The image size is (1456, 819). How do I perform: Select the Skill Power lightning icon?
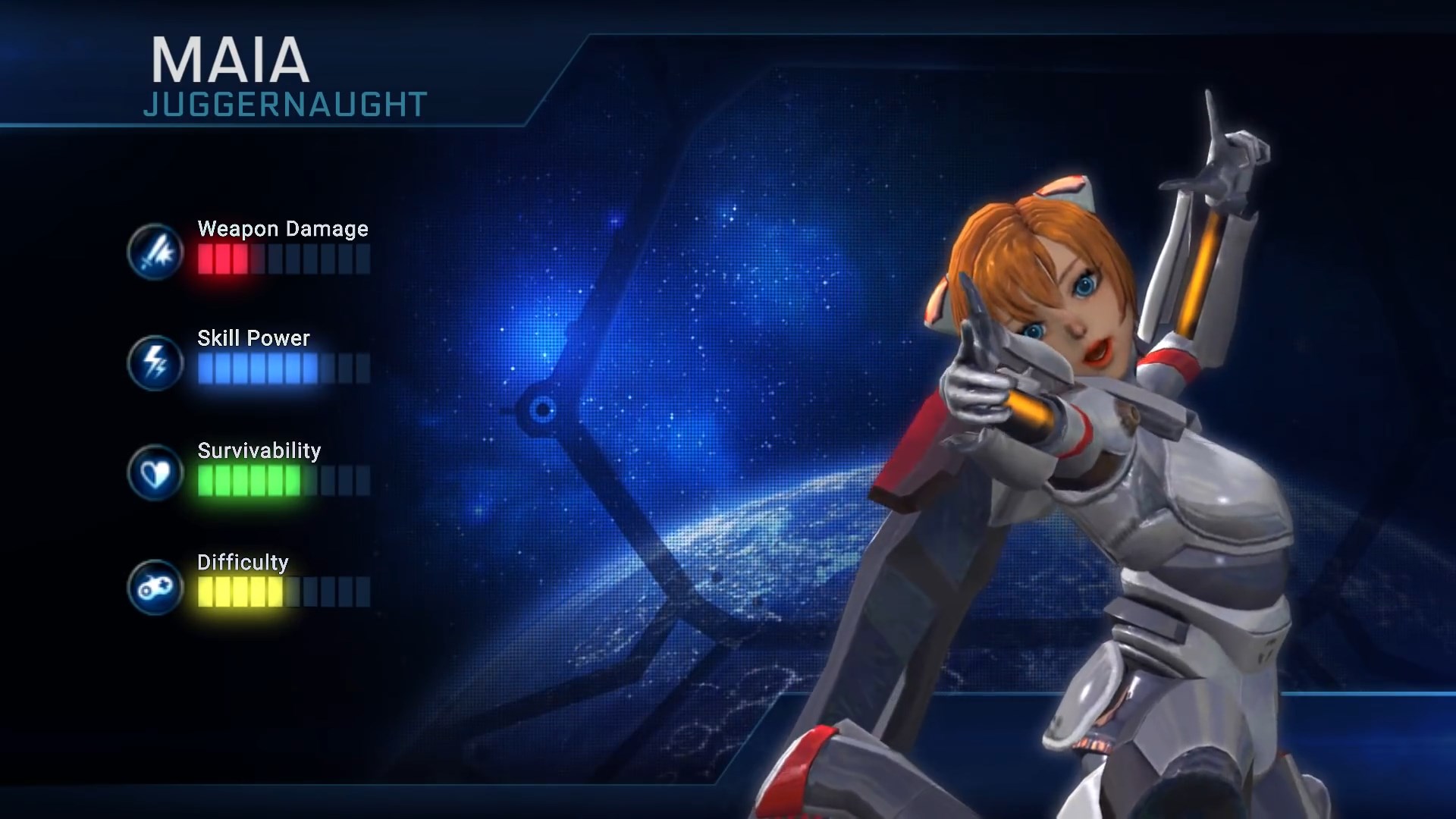[155, 362]
